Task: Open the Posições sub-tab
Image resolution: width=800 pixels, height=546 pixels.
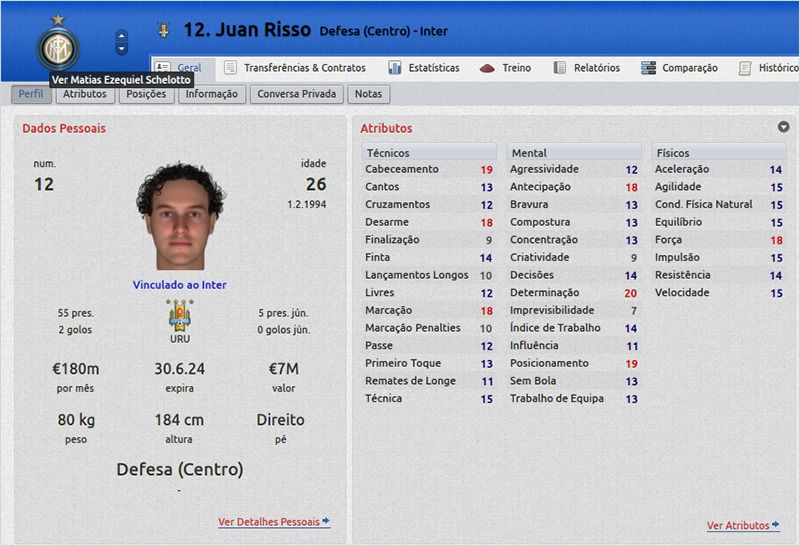Action: [146, 94]
